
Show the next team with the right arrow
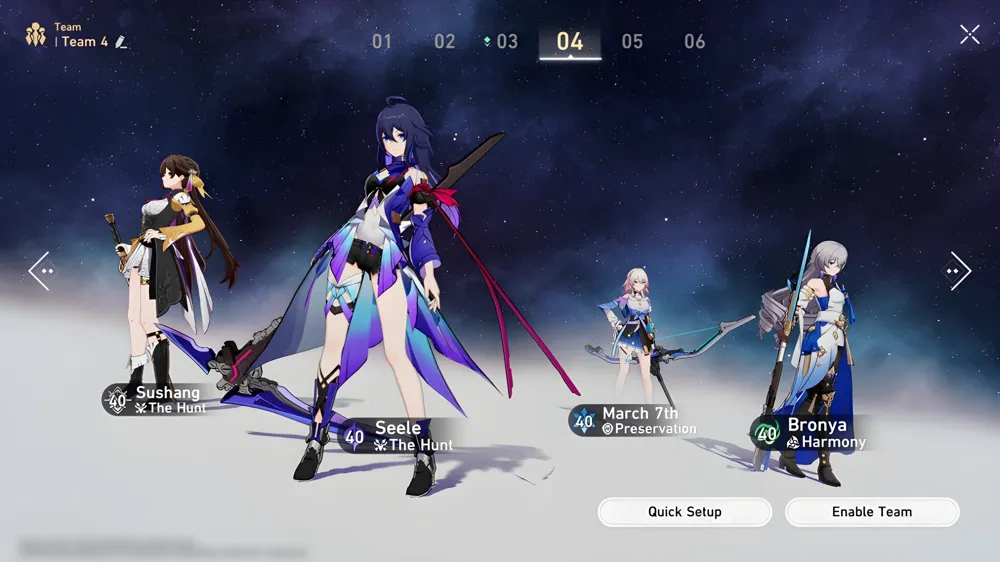coord(958,270)
